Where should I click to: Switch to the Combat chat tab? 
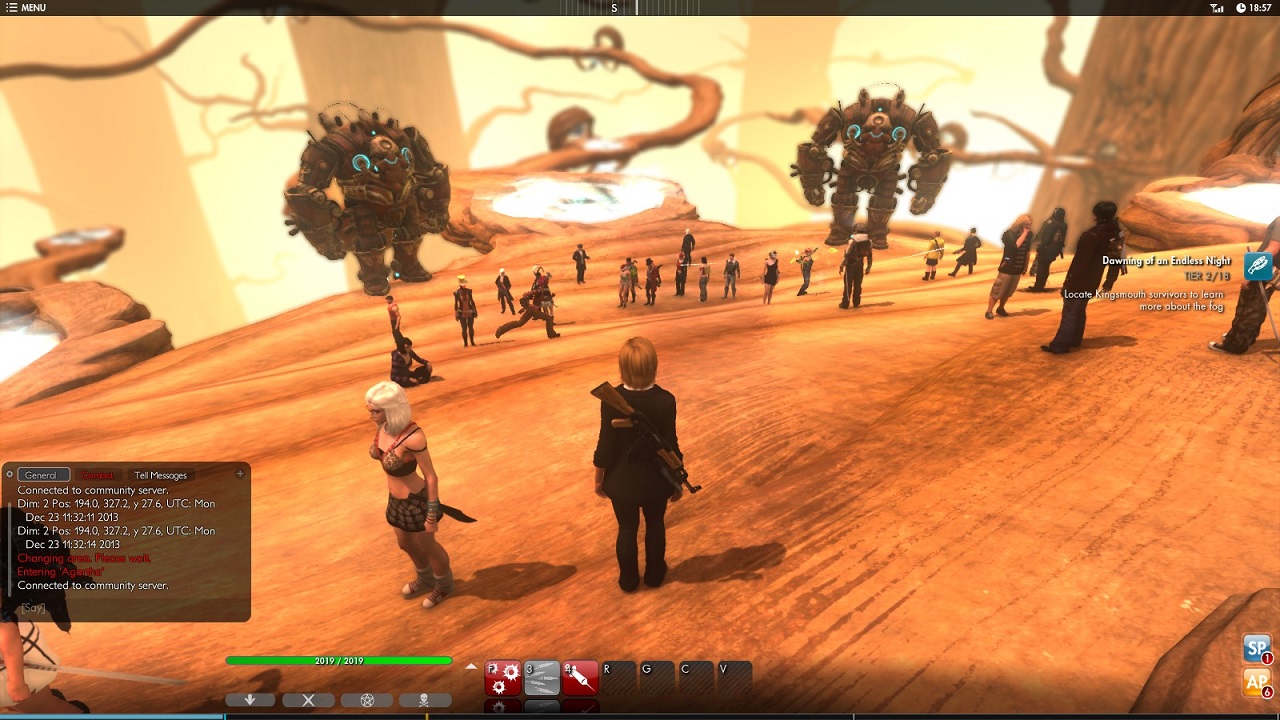click(x=98, y=475)
